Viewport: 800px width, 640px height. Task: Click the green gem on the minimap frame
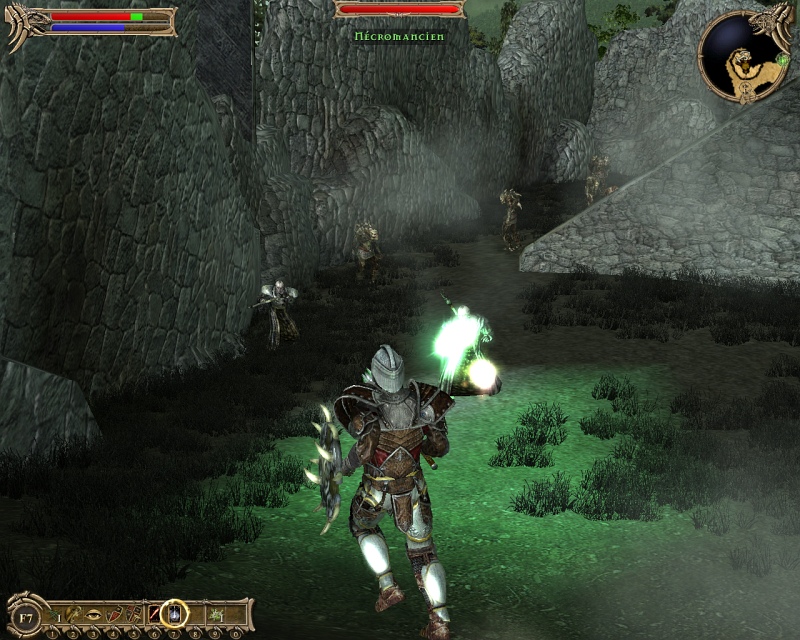point(781,59)
